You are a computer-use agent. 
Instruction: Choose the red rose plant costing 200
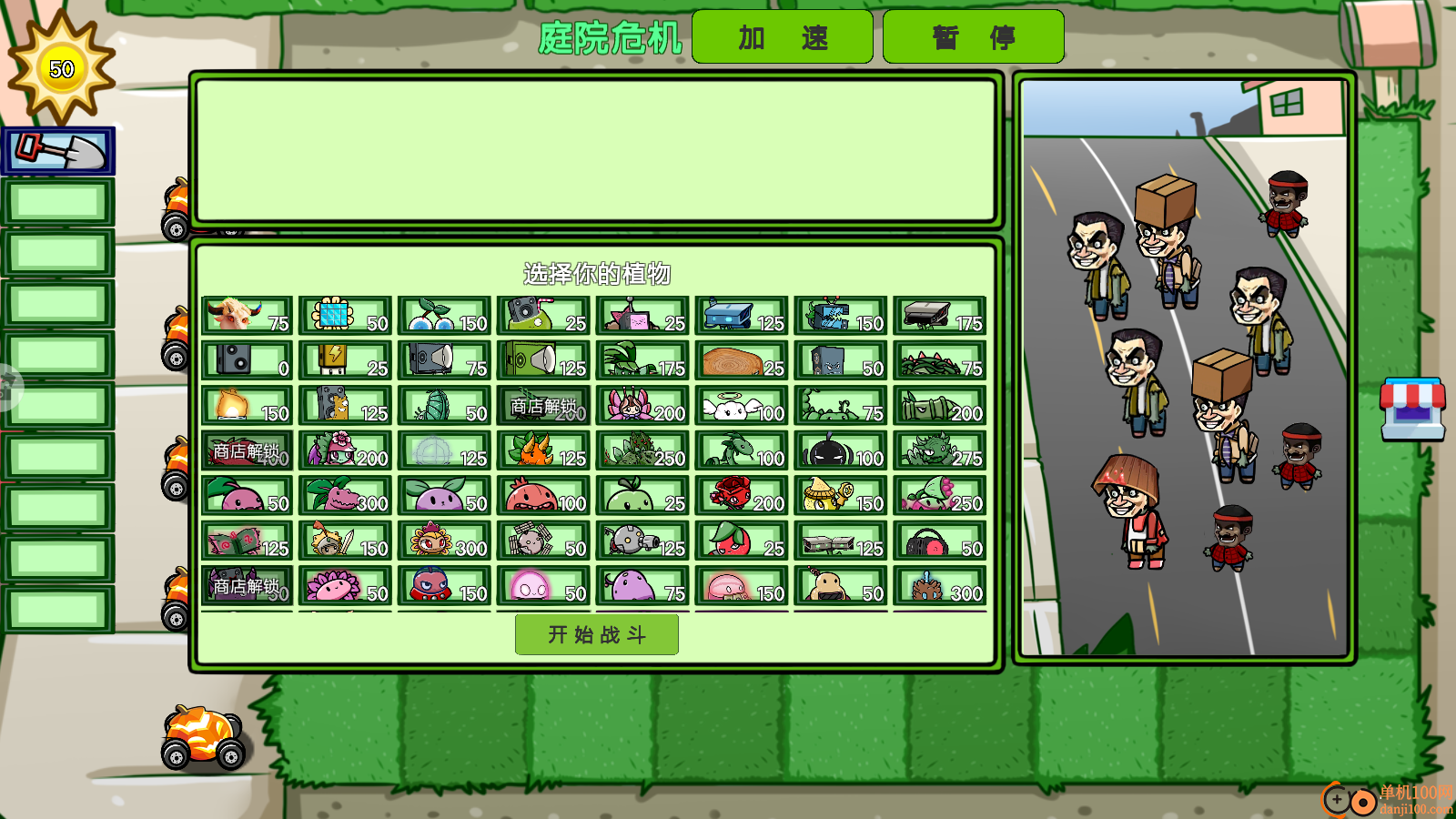(x=742, y=496)
